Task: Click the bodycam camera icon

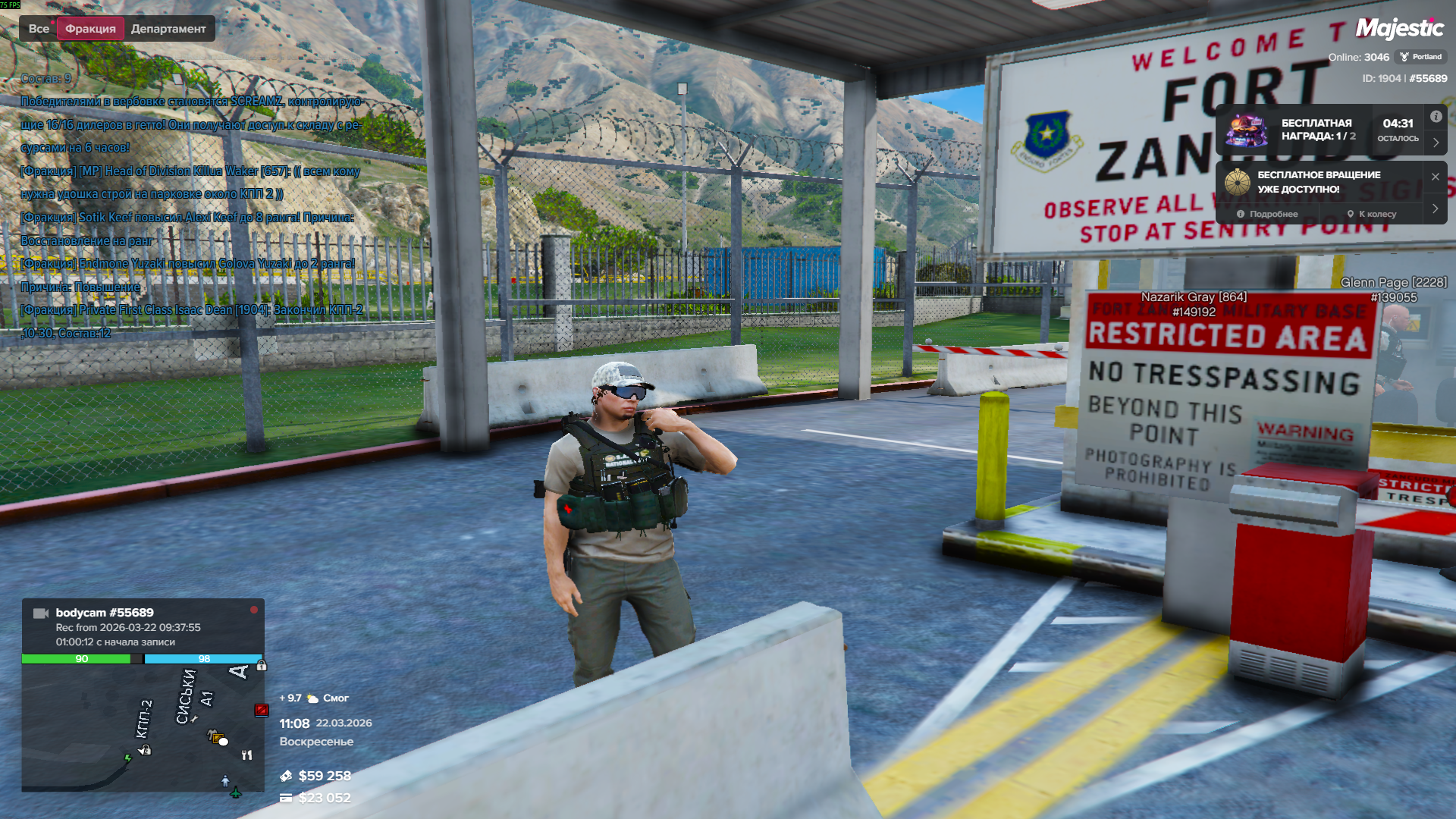Action: [41, 613]
